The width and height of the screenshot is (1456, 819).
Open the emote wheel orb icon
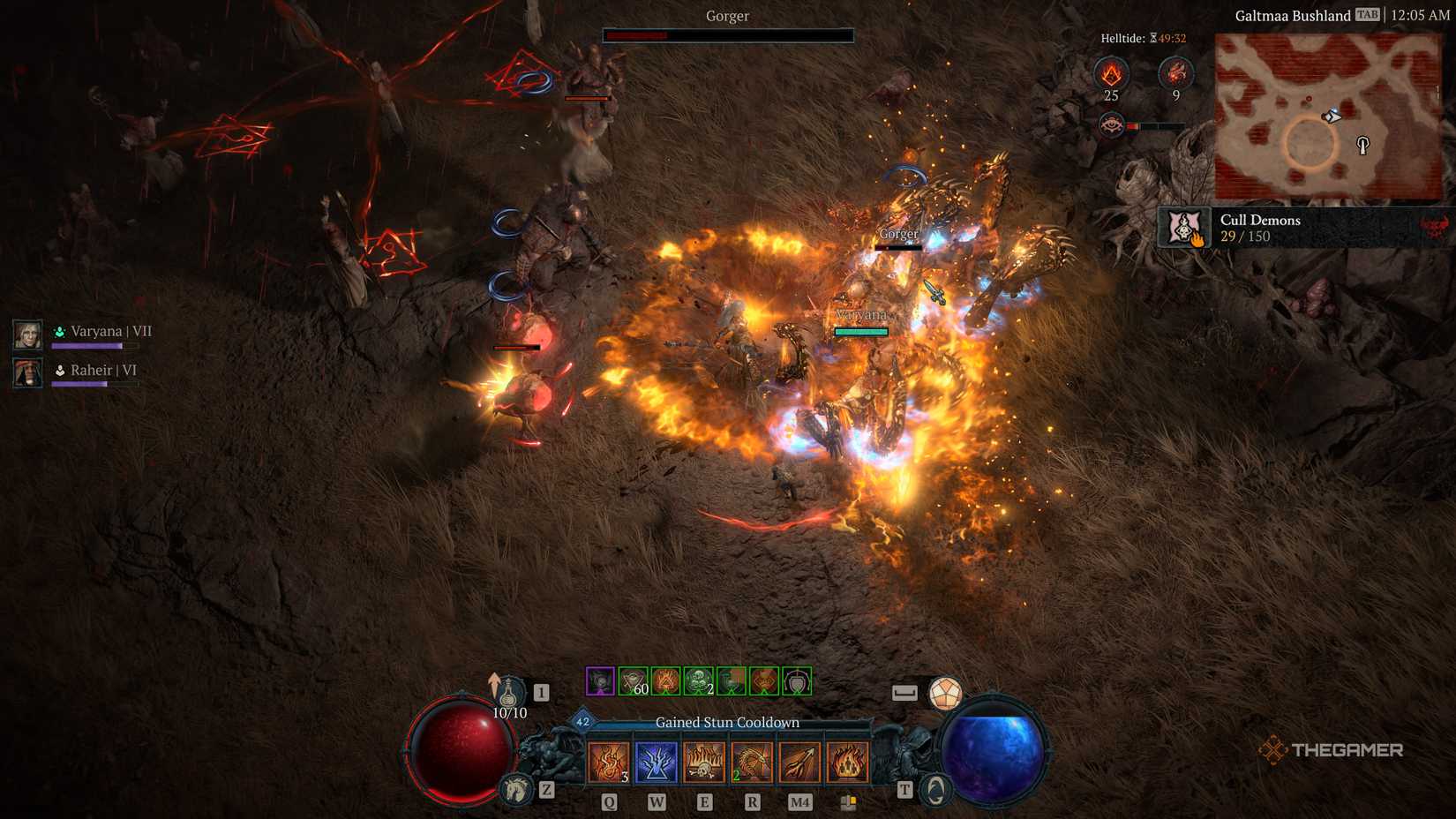tap(945, 694)
